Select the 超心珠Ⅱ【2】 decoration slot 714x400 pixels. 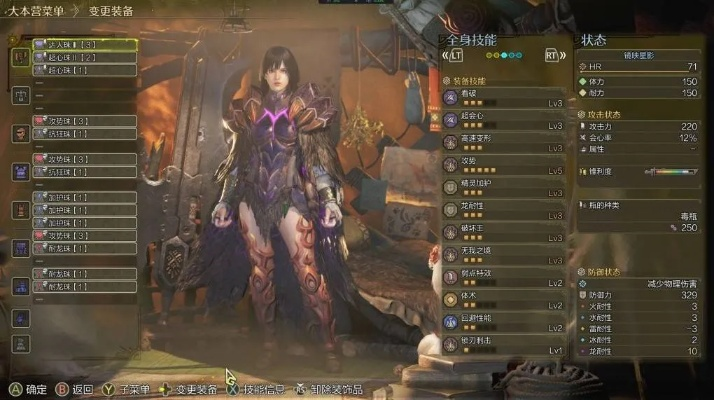click(x=83, y=59)
